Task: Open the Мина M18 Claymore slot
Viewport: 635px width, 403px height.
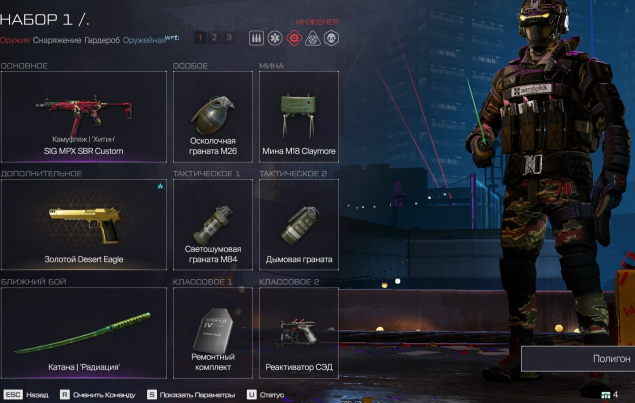Action: [298, 116]
